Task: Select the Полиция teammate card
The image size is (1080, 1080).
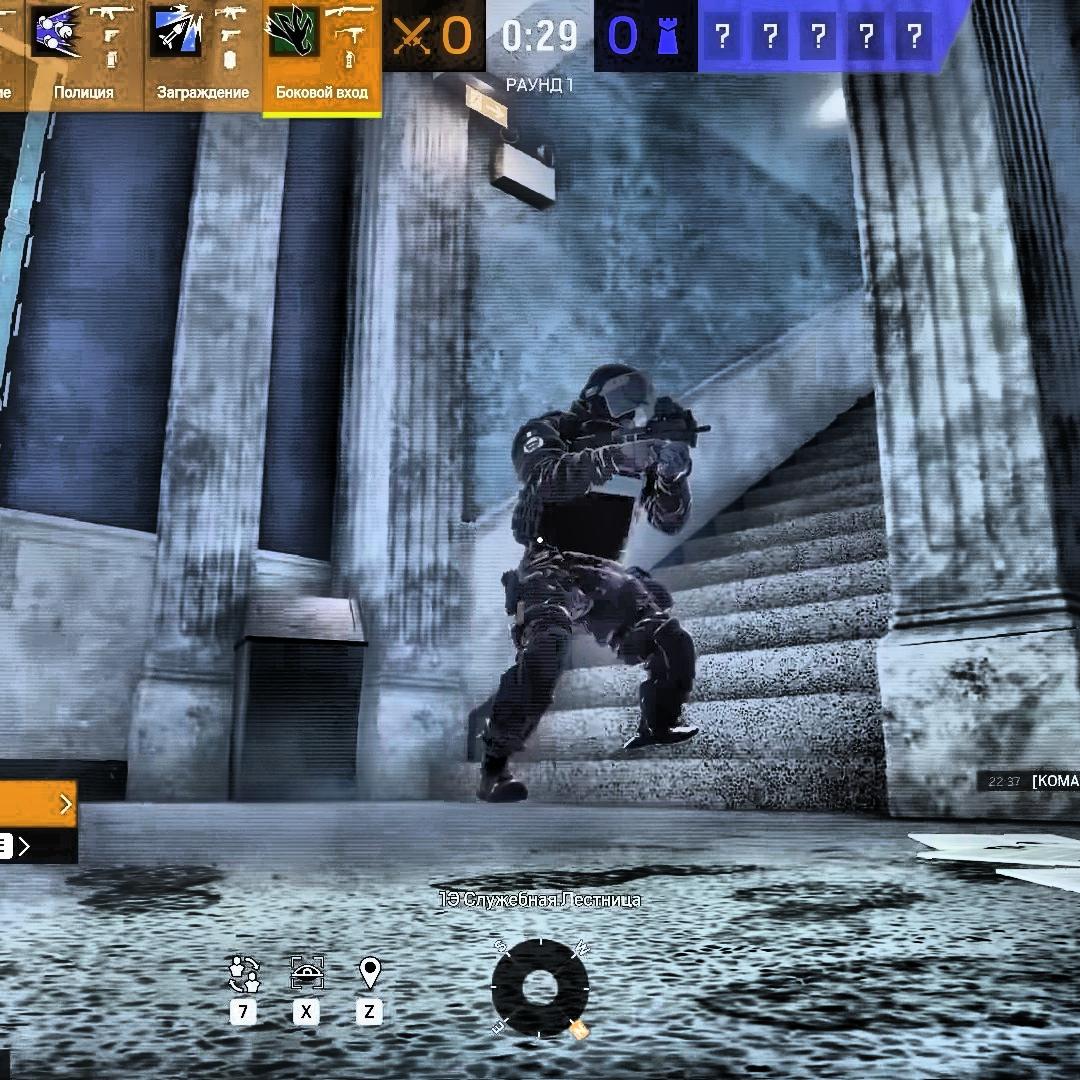Action: (x=84, y=55)
